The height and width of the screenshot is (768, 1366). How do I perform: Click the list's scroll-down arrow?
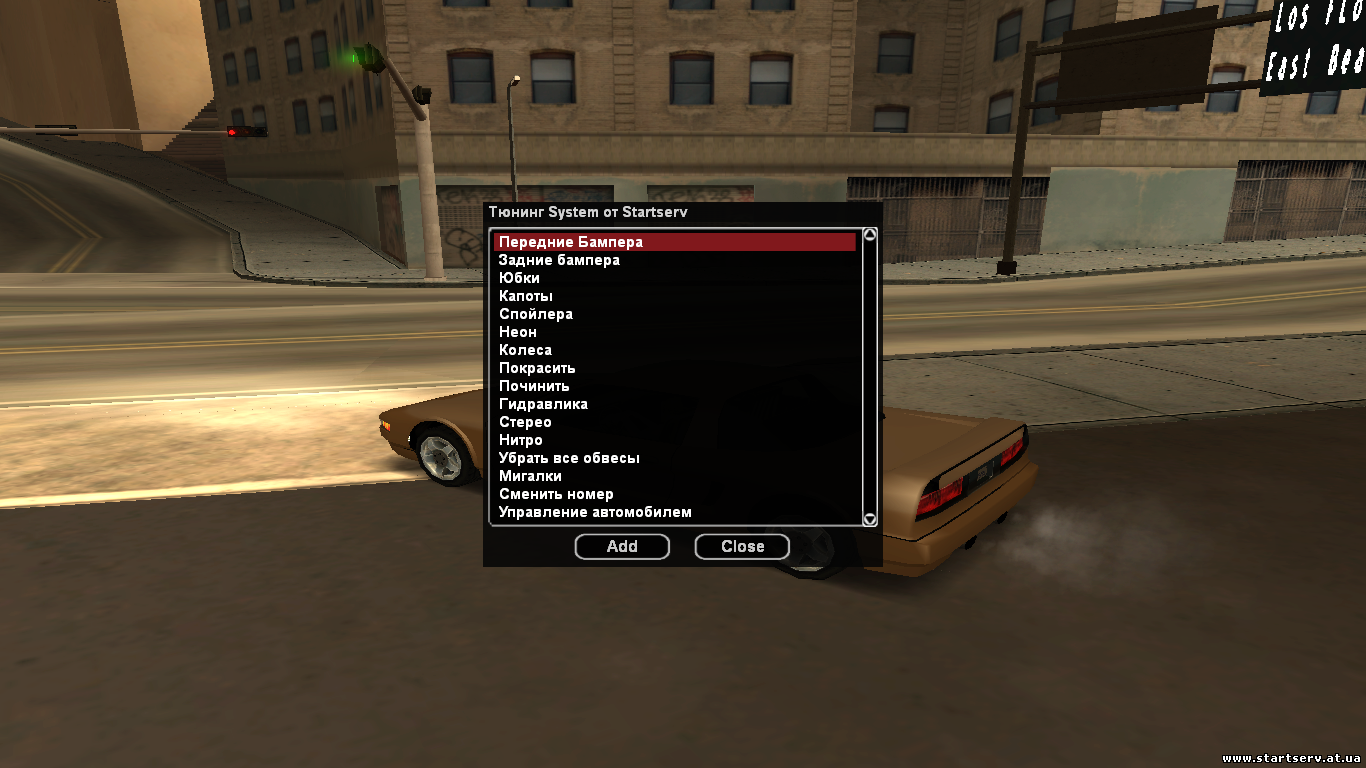click(870, 519)
